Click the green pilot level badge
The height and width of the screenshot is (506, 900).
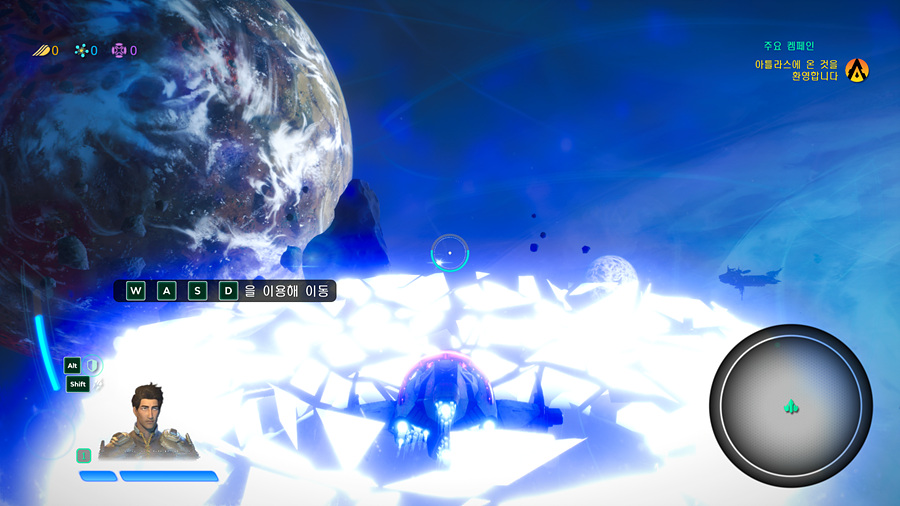(84, 455)
